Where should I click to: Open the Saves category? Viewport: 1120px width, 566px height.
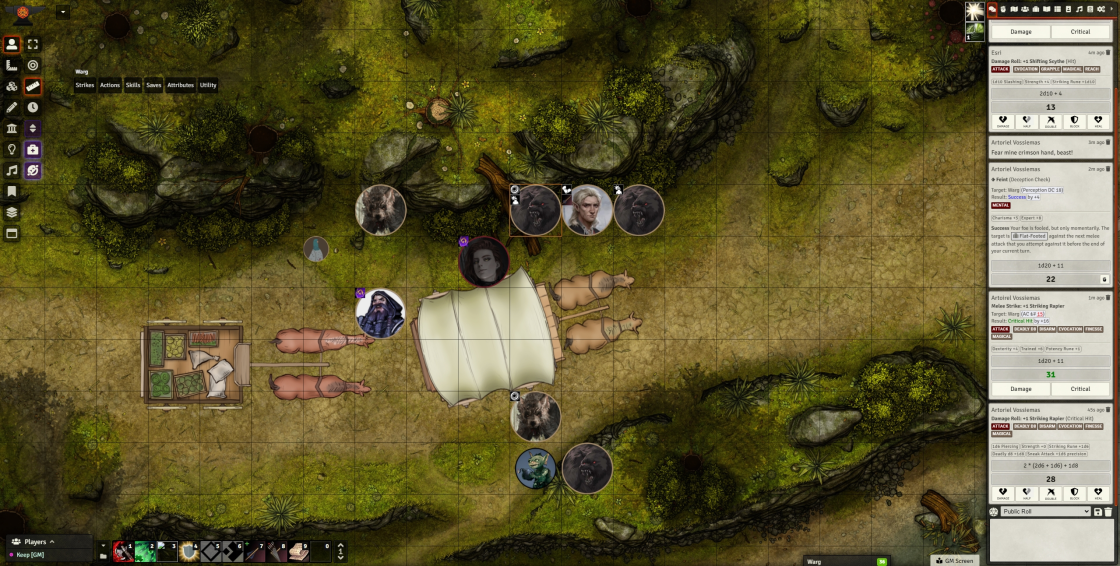(154, 85)
